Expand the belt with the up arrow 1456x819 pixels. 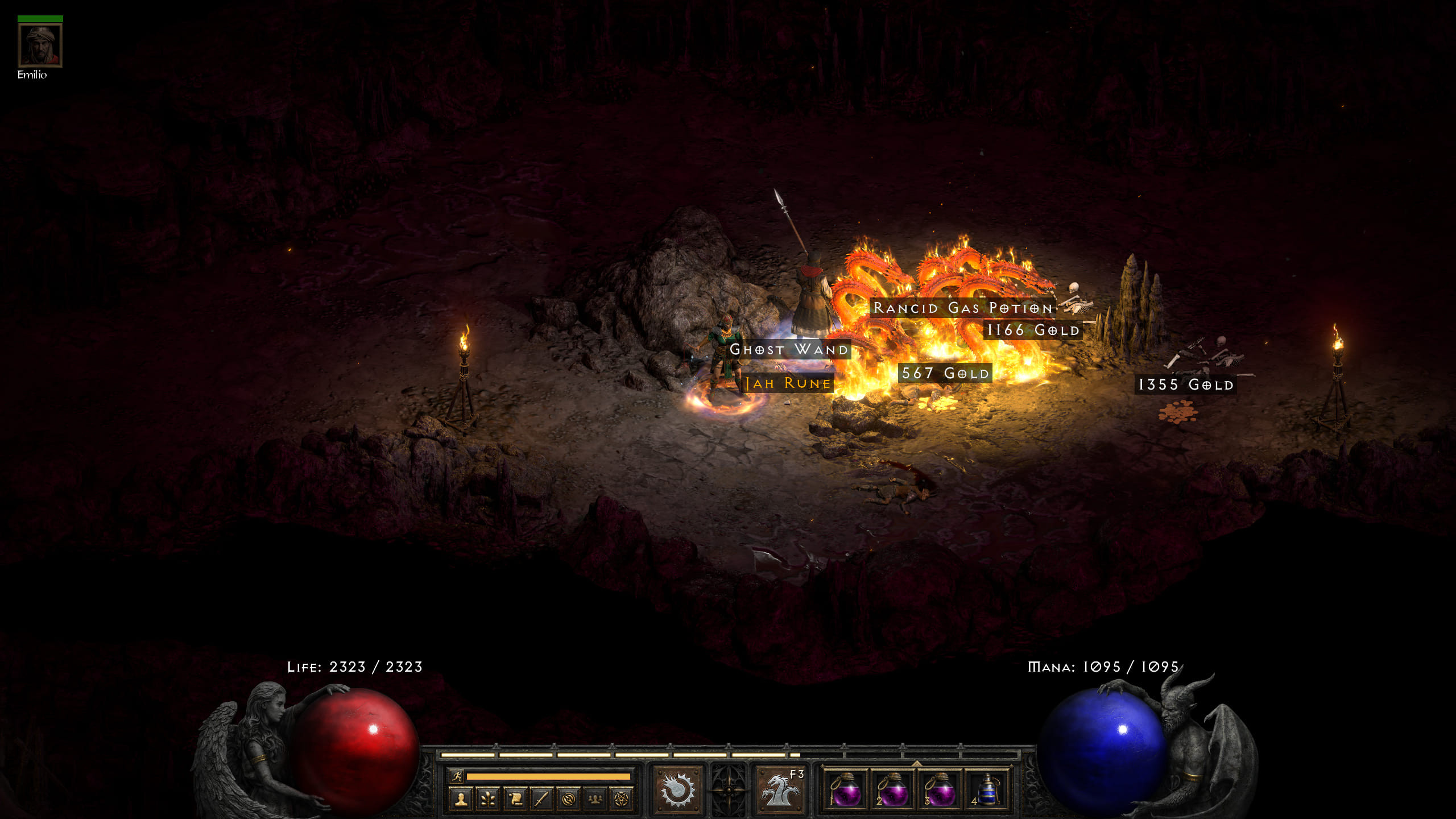pos(917,763)
